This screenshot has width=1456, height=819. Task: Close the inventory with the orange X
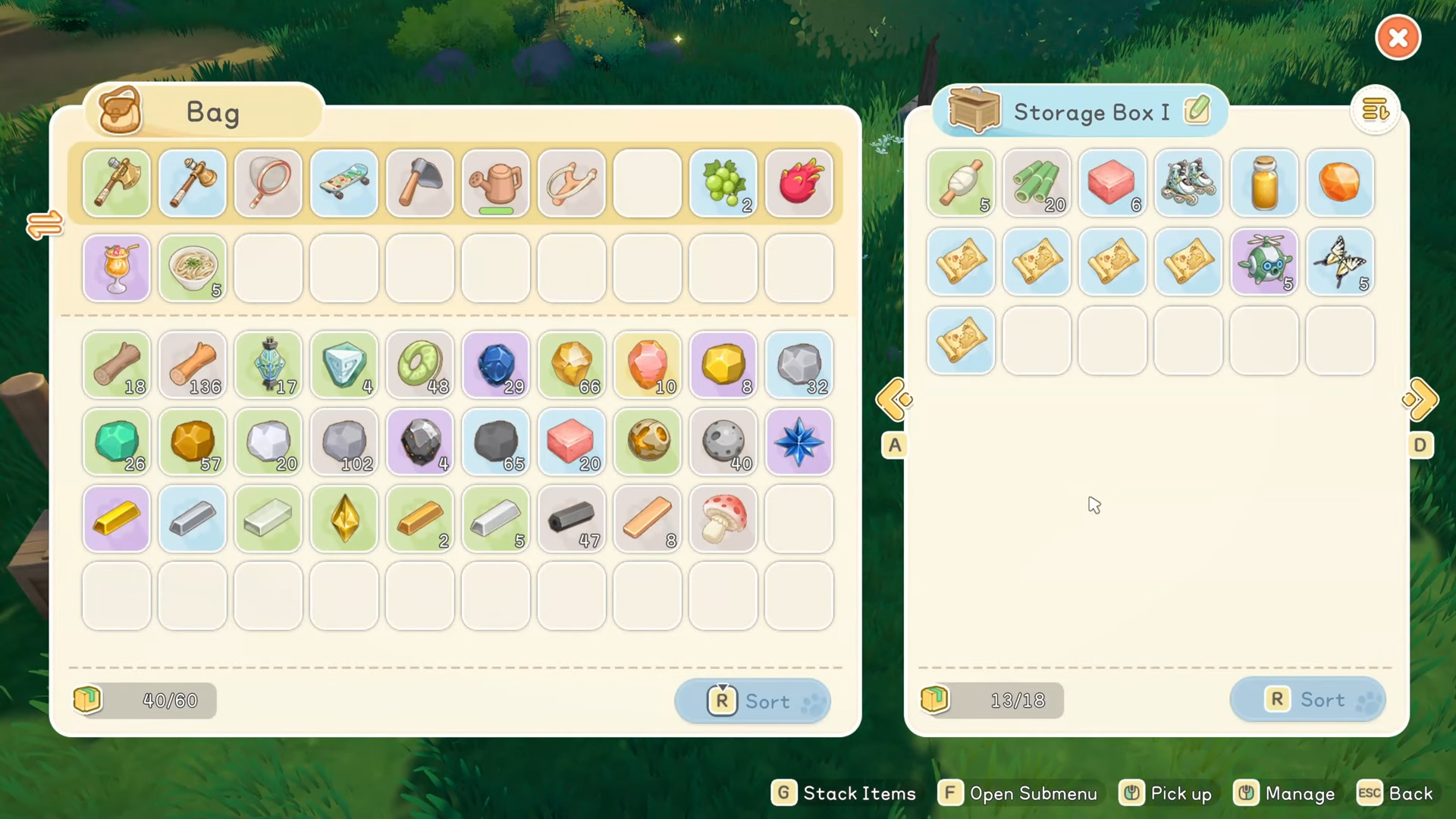click(1398, 38)
